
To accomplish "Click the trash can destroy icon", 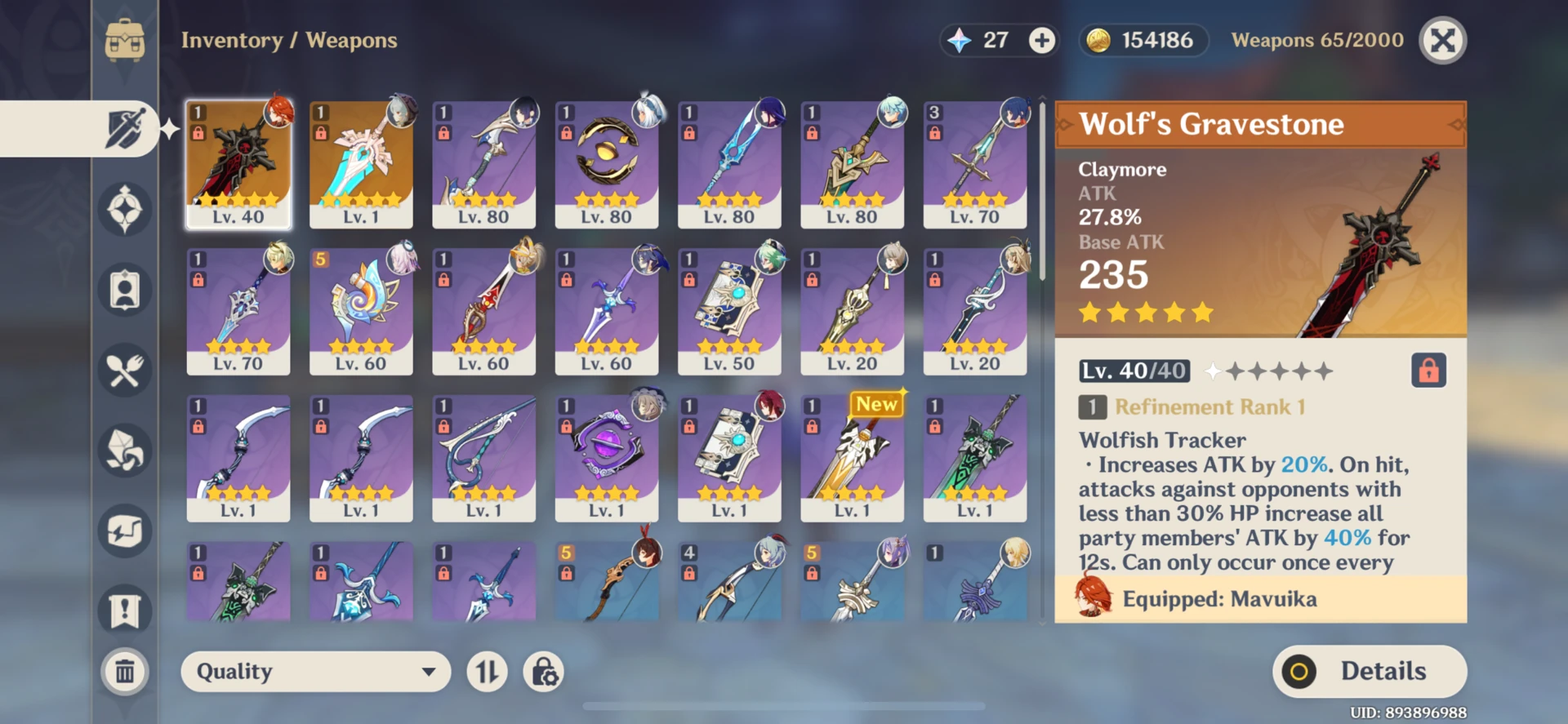I will pos(124,672).
